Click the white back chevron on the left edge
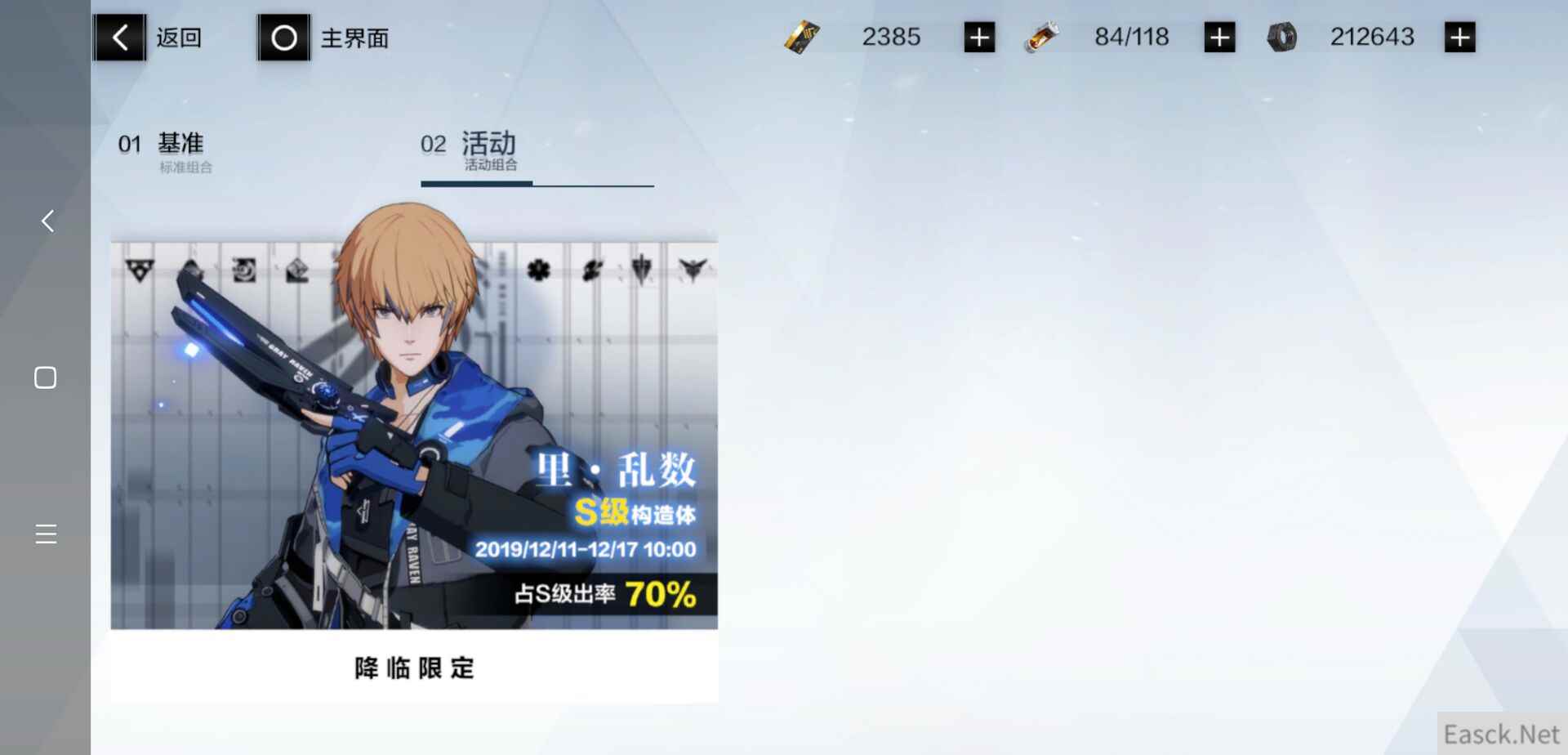 [46, 221]
